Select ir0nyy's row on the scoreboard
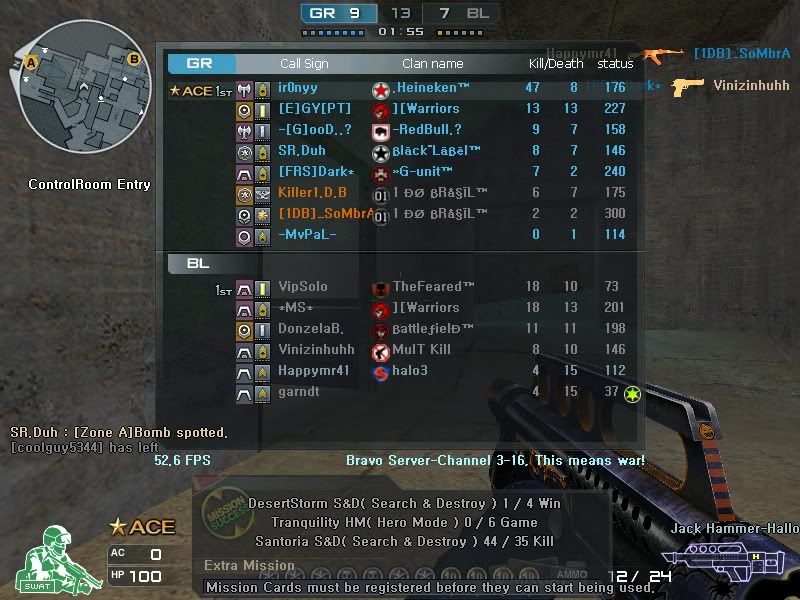 (400, 88)
